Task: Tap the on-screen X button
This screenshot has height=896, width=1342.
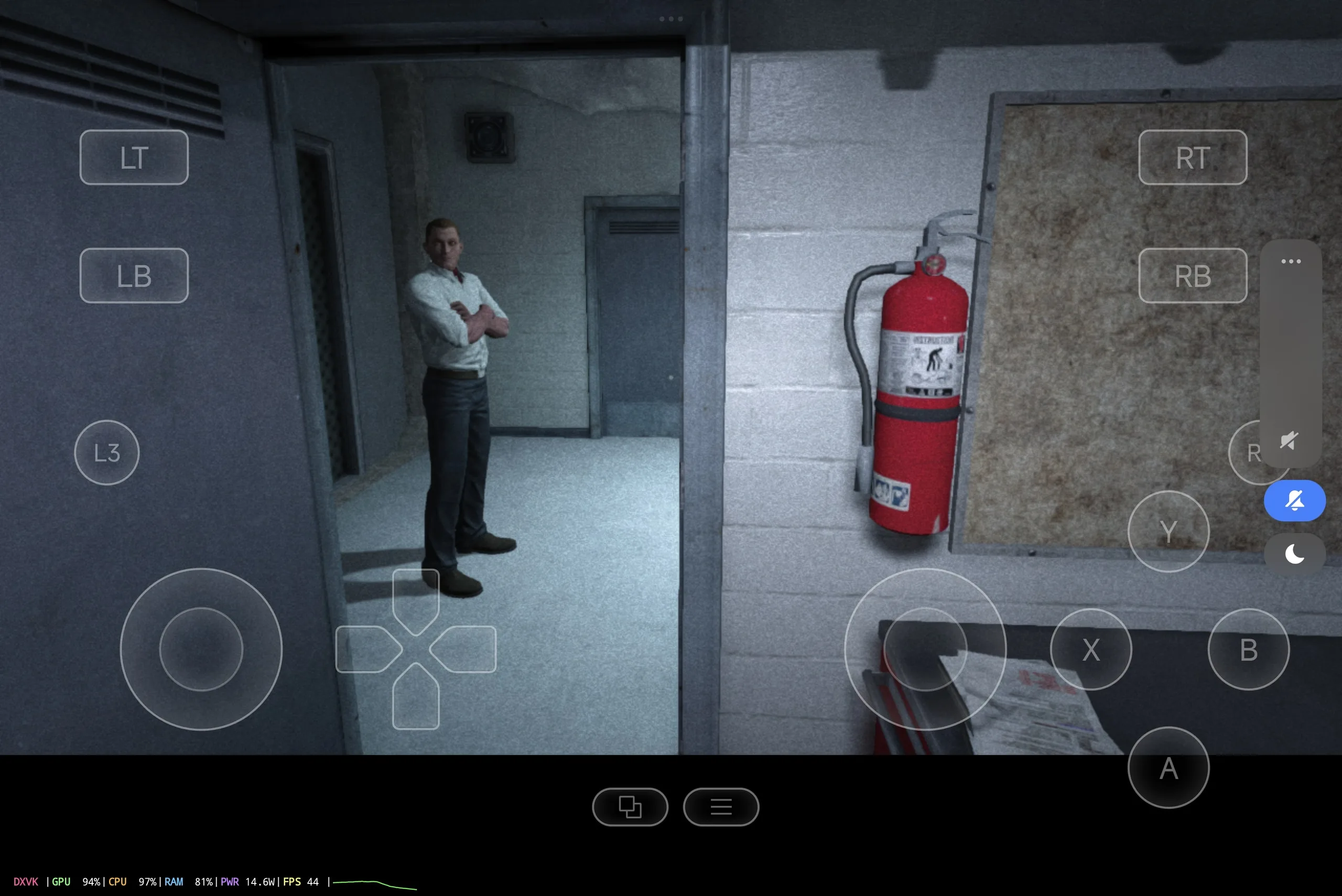Action: pyautogui.click(x=1090, y=649)
